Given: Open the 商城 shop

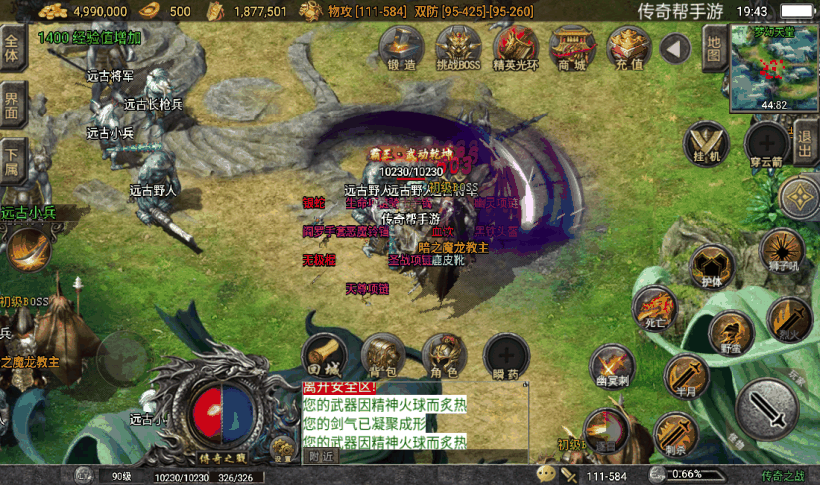Looking at the screenshot, I should 572,47.
